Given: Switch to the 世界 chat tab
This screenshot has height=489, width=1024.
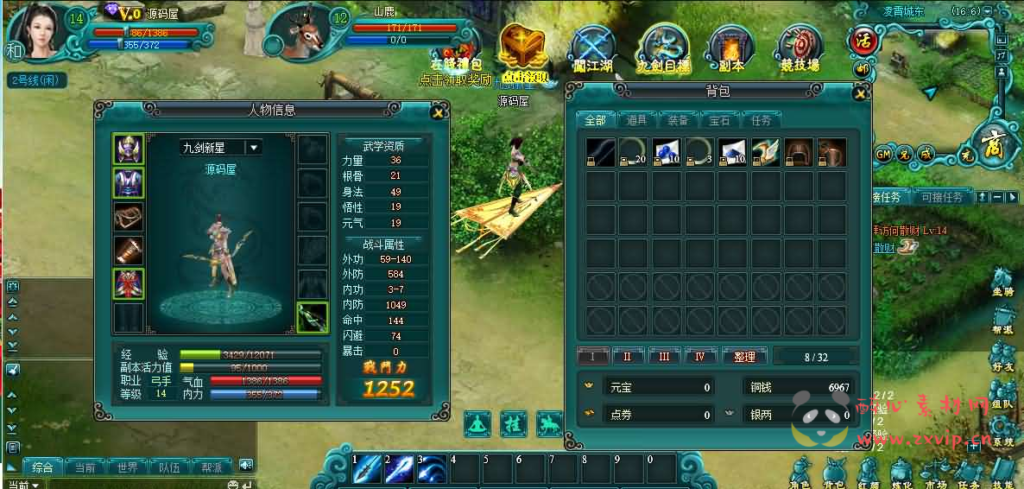Looking at the screenshot, I should [127, 467].
